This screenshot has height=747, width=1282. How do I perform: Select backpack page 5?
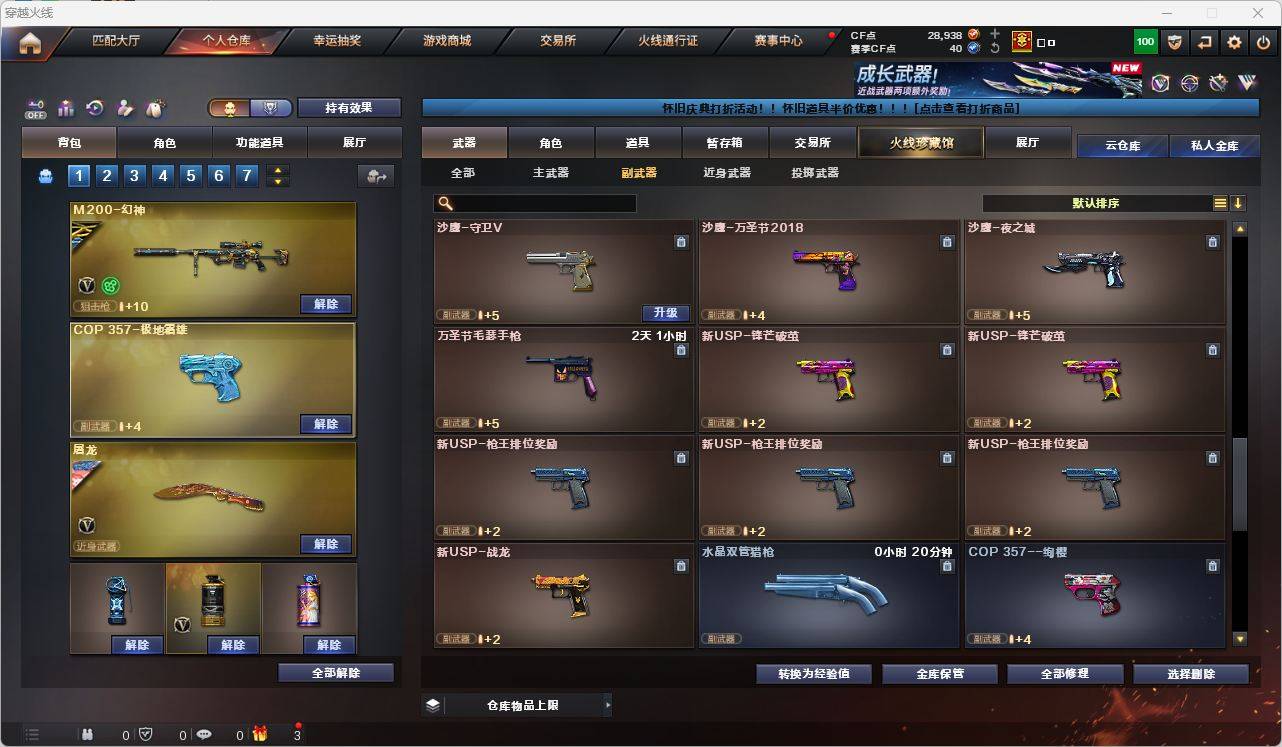(x=190, y=175)
